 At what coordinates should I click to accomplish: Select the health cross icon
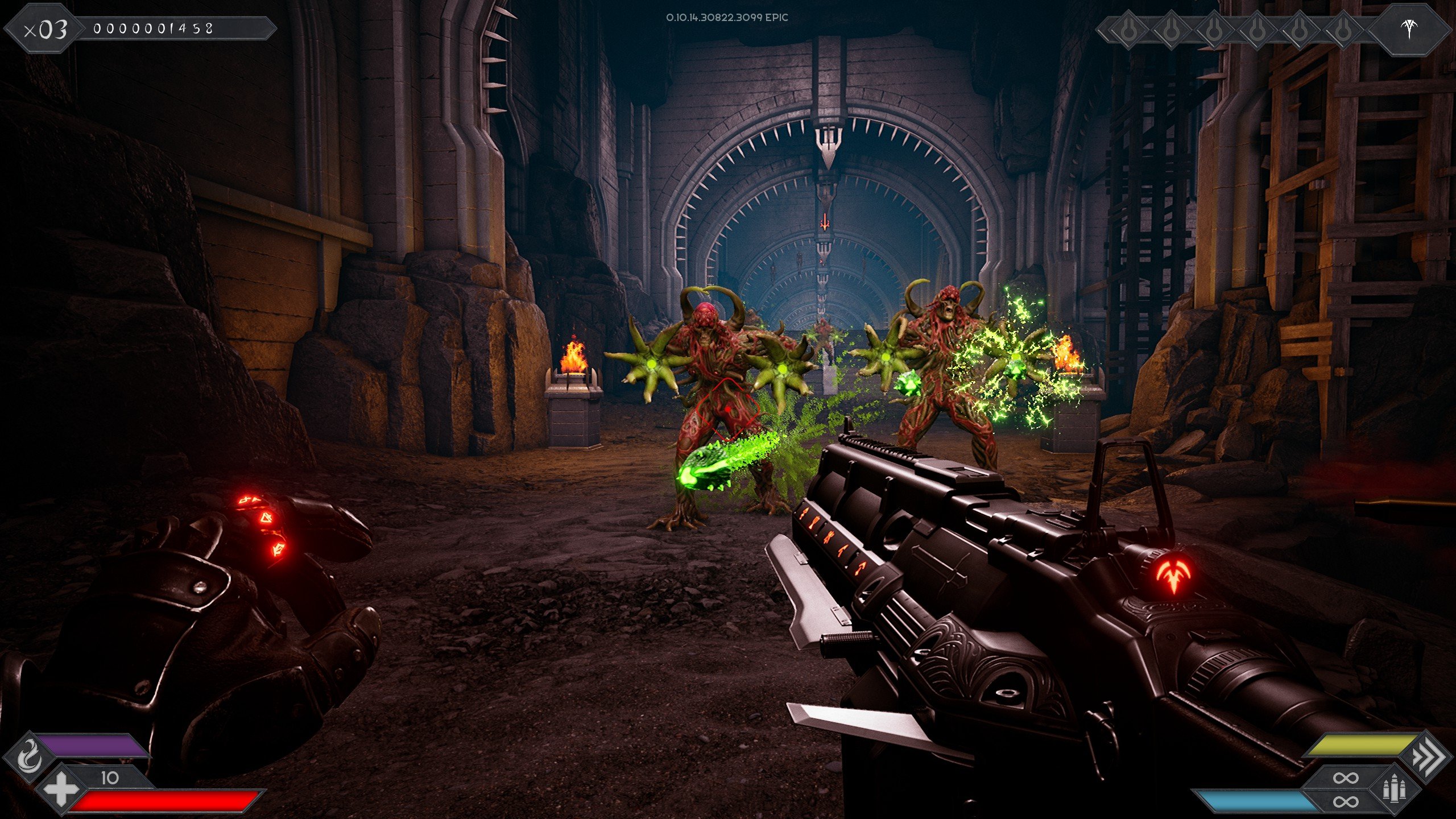(60, 789)
